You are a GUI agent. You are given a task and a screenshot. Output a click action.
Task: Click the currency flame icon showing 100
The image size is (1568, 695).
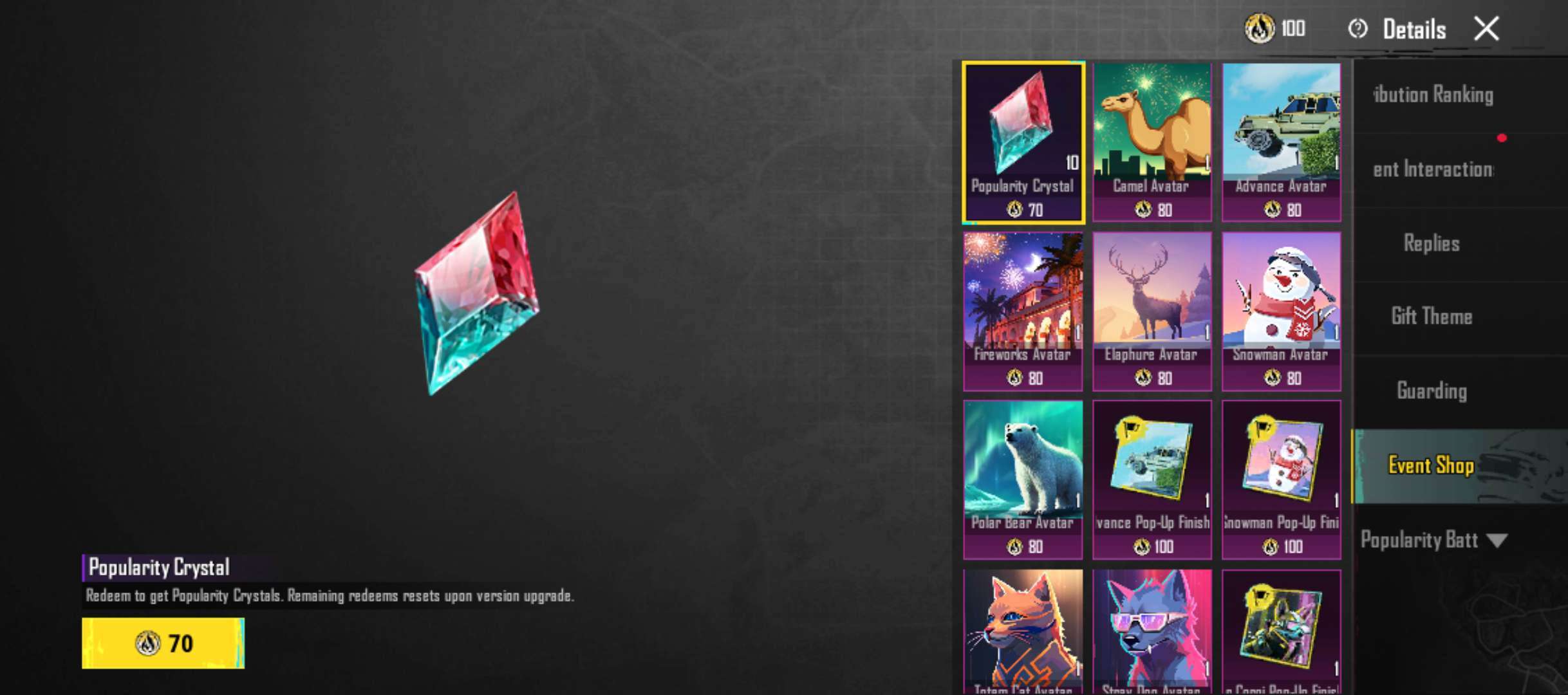click(1260, 30)
